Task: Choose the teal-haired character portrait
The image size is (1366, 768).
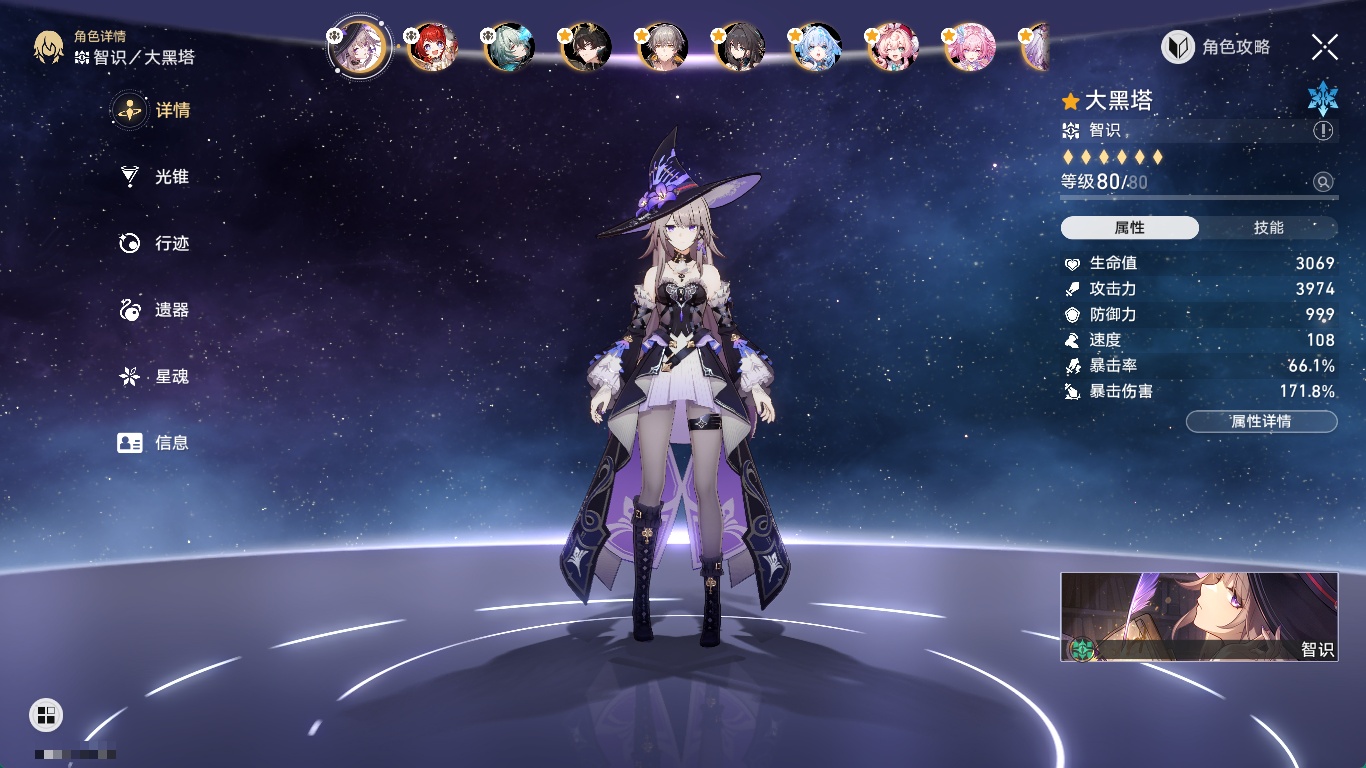Action: pos(510,47)
